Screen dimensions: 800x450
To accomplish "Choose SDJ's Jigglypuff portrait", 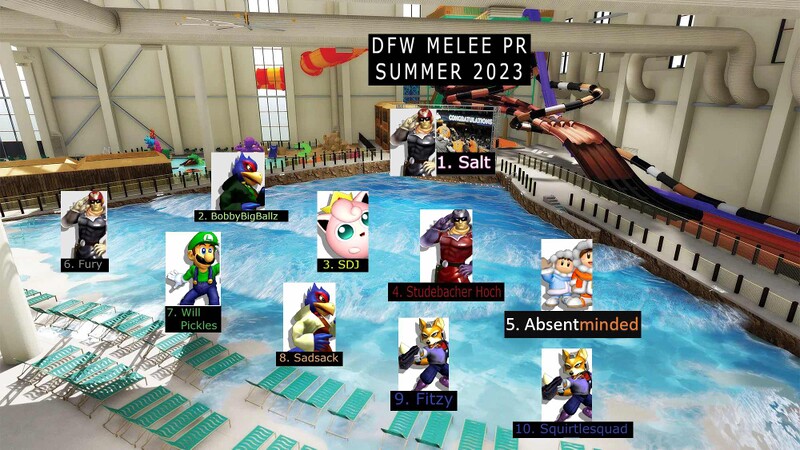I will pyautogui.click(x=342, y=224).
